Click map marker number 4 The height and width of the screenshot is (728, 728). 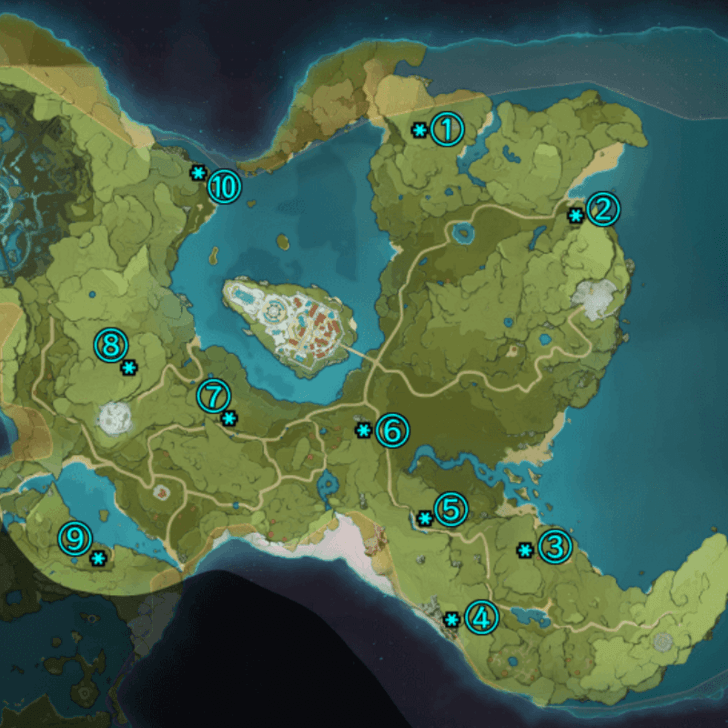point(481,618)
